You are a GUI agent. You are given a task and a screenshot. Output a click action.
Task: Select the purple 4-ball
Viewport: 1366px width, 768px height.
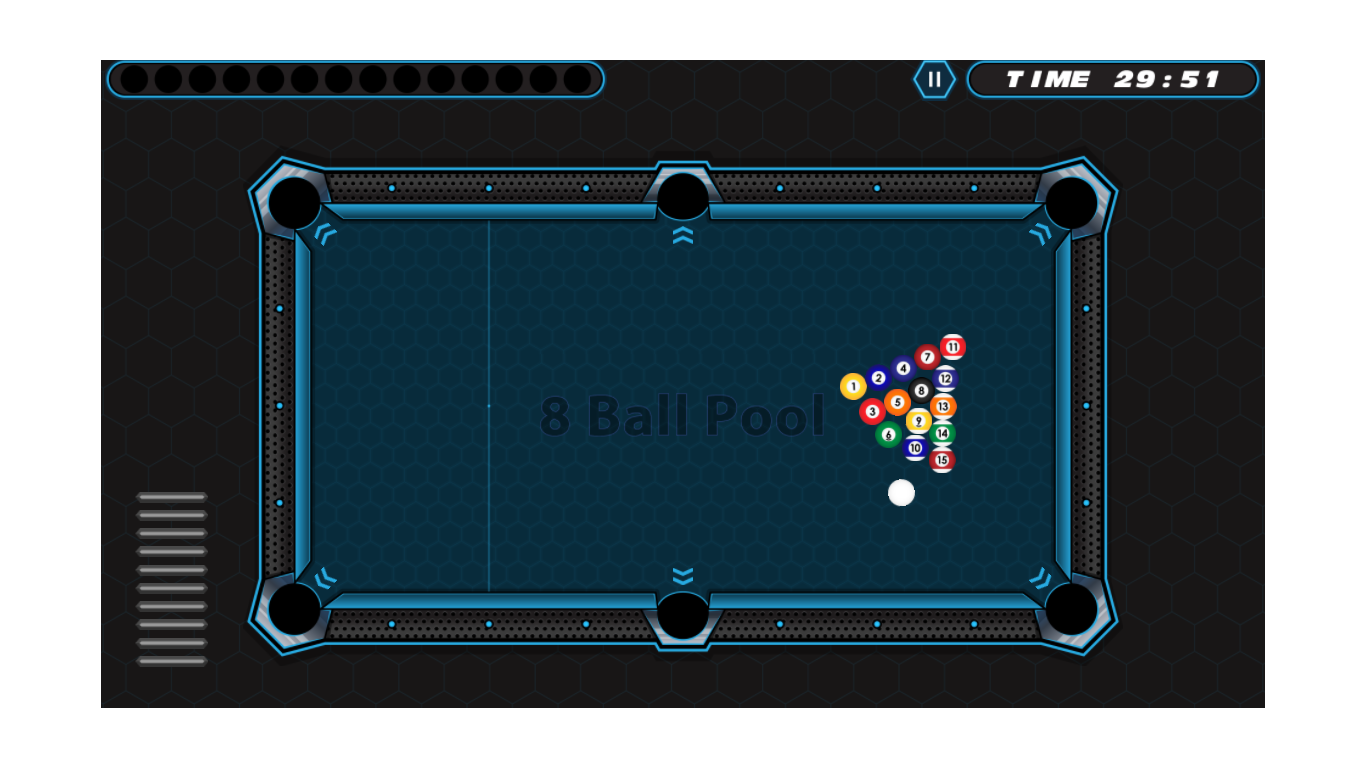tap(903, 368)
